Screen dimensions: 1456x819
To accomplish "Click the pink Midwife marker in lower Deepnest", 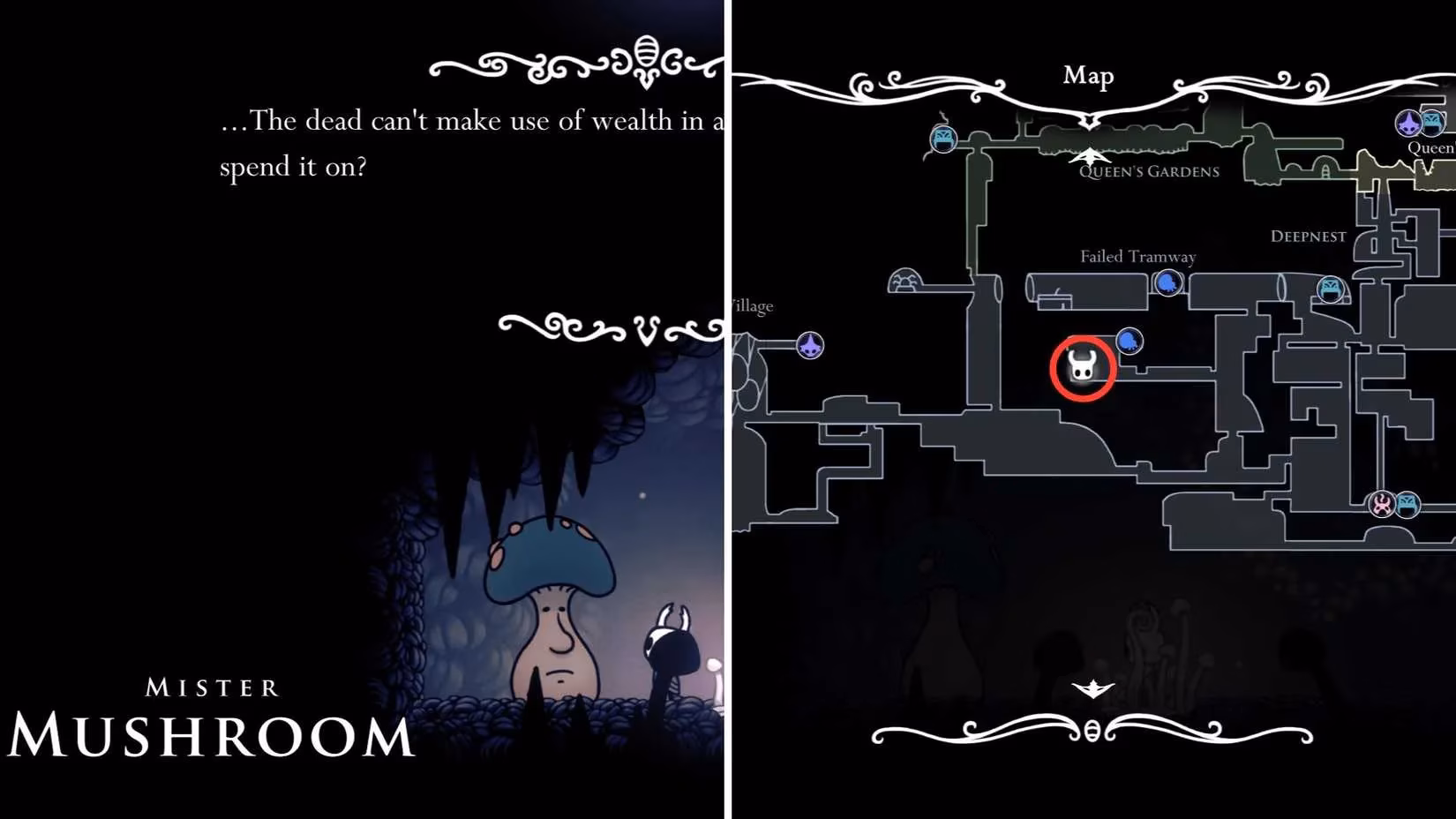I will pyautogui.click(x=1381, y=505).
